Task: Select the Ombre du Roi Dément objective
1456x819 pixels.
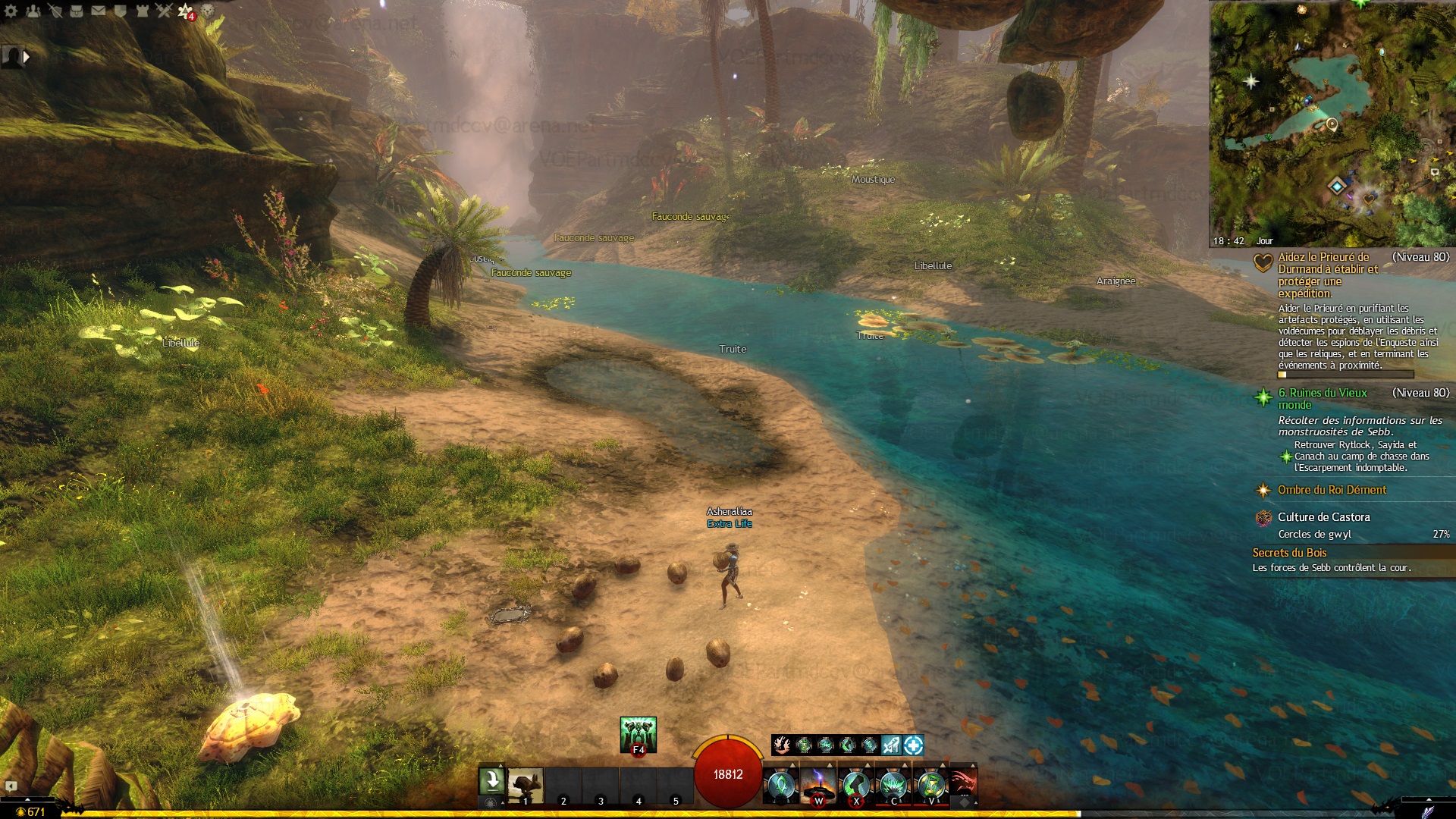Action: tap(1332, 490)
